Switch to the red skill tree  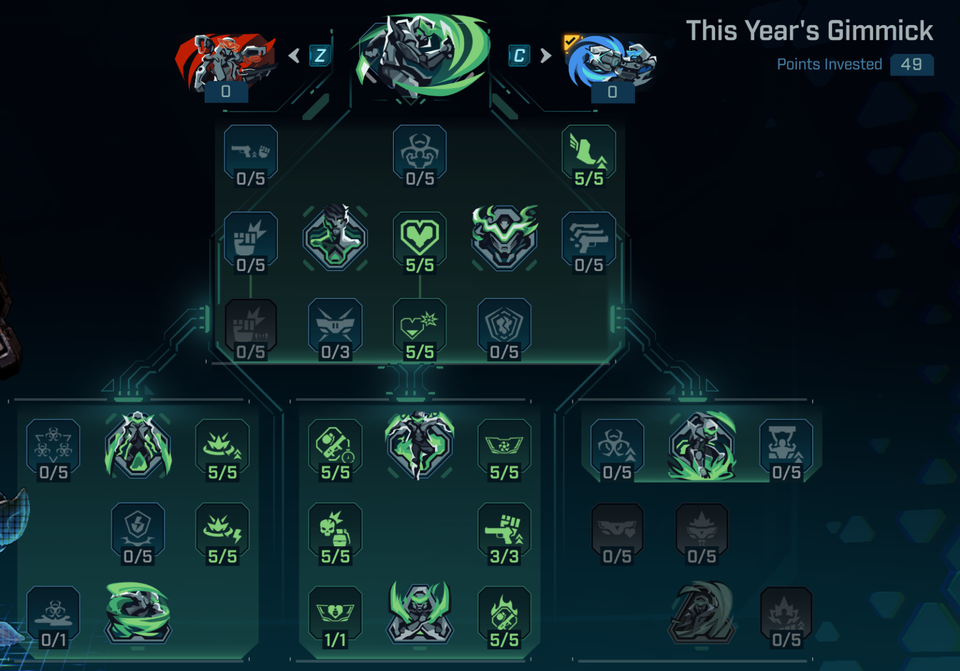click(x=226, y=62)
